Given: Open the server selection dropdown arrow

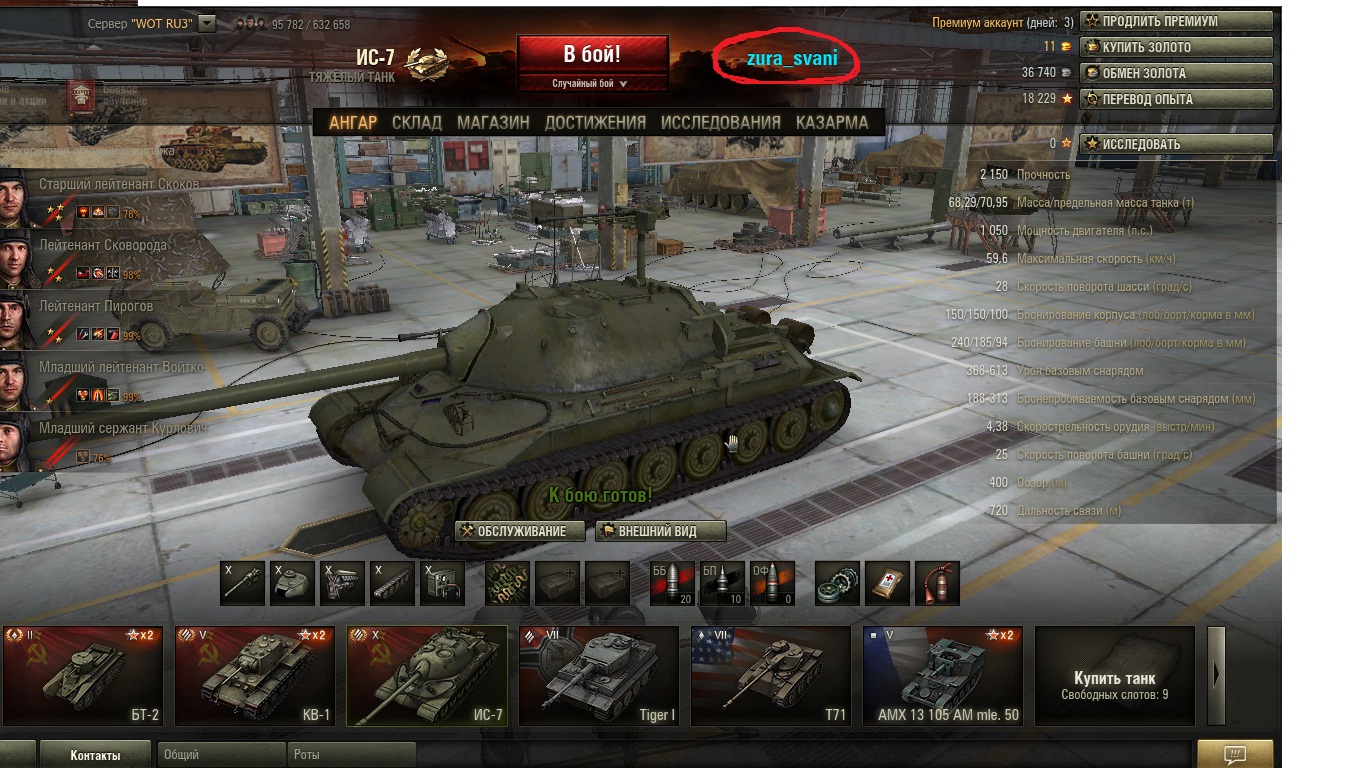Looking at the screenshot, I should [x=207, y=23].
